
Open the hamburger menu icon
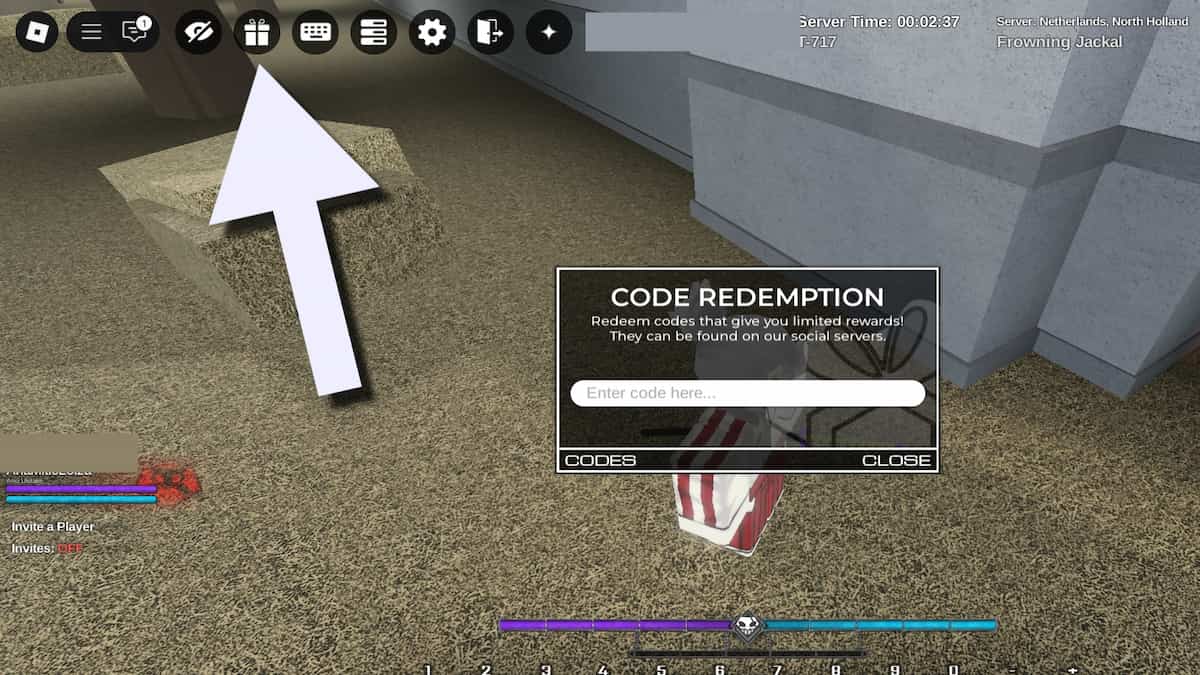[x=91, y=32]
